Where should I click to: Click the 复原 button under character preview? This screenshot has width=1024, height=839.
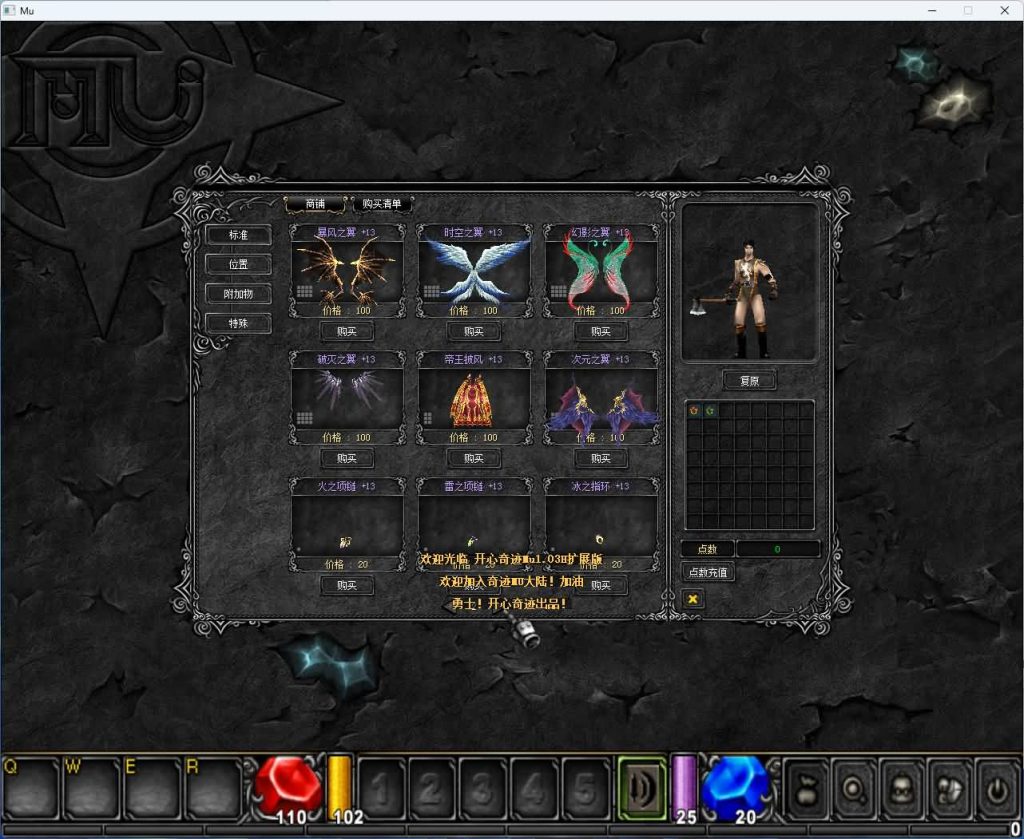(x=749, y=381)
